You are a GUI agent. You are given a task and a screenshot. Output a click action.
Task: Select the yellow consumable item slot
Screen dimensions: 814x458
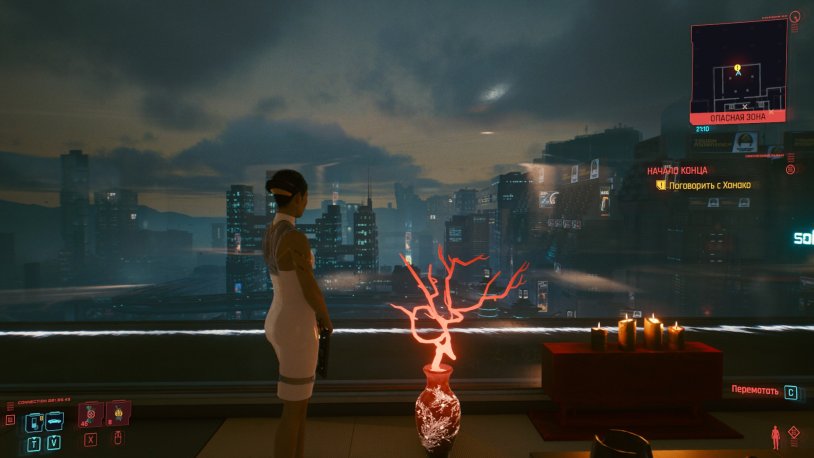click(x=117, y=413)
